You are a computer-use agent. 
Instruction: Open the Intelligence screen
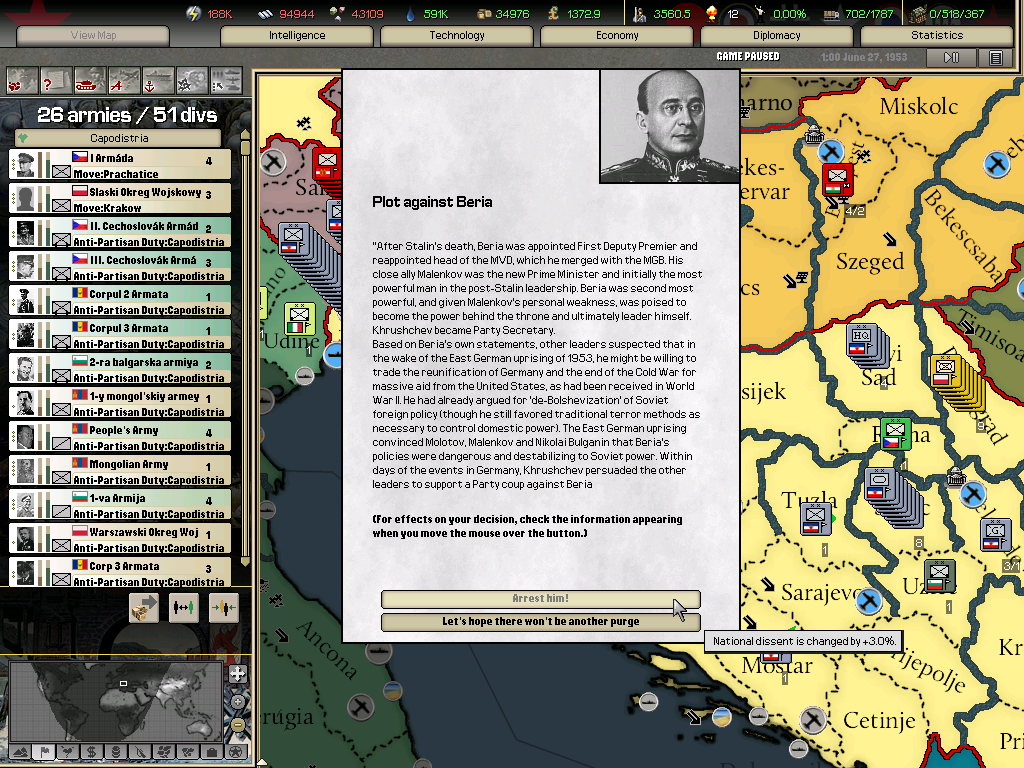(297, 36)
